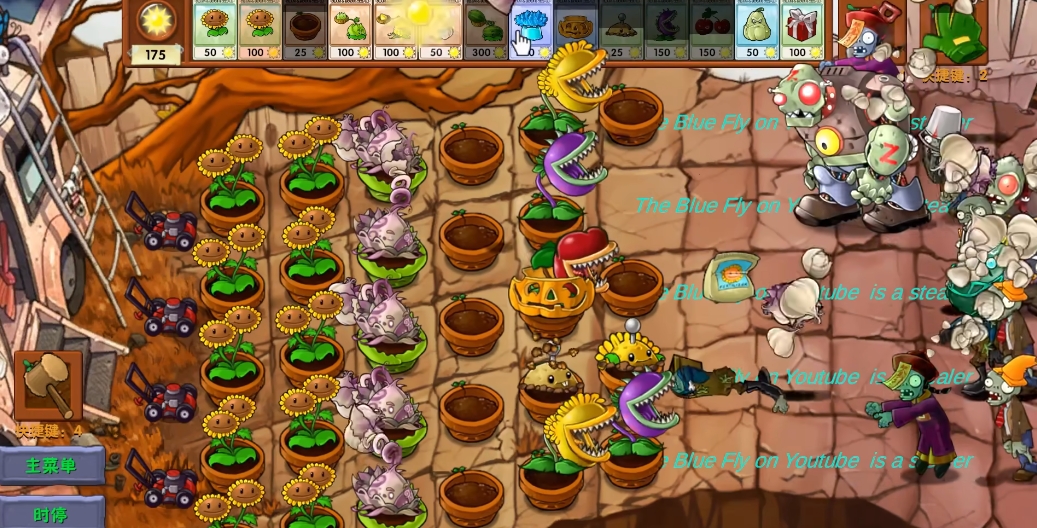
Task: Open the main menu (主菜单)
Action: pyautogui.click(x=52, y=466)
